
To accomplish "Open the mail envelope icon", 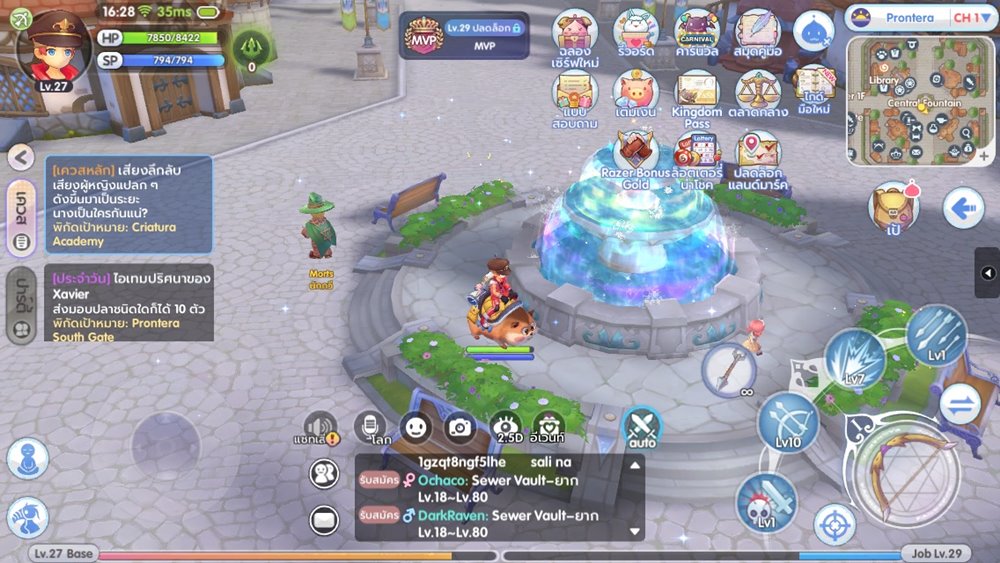I will [x=324, y=519].
